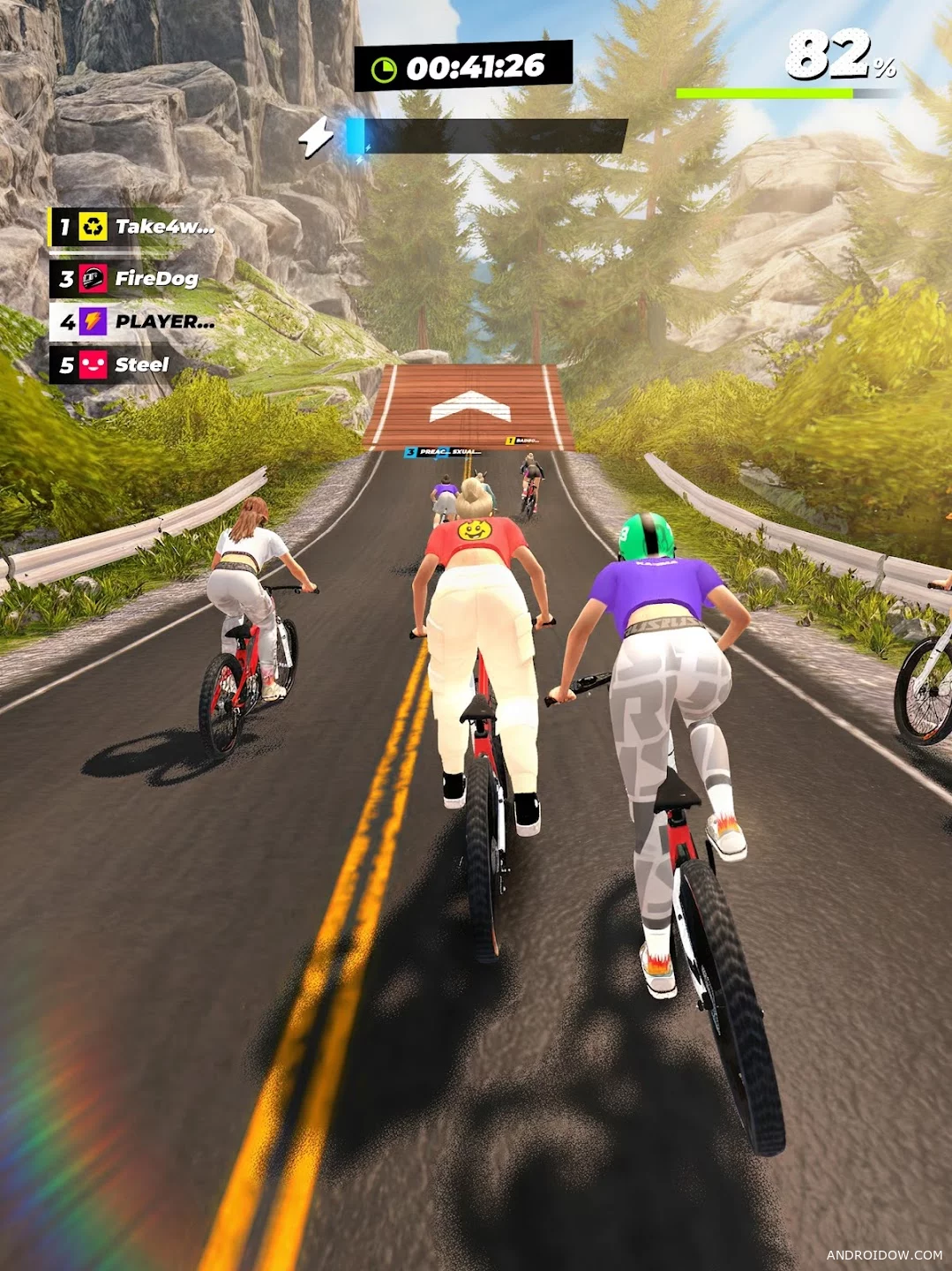The width and height of the screenshot is (952, 1271).
Task: Choose the PLAYER row in fourth place
Action: (x=134, y=321)
